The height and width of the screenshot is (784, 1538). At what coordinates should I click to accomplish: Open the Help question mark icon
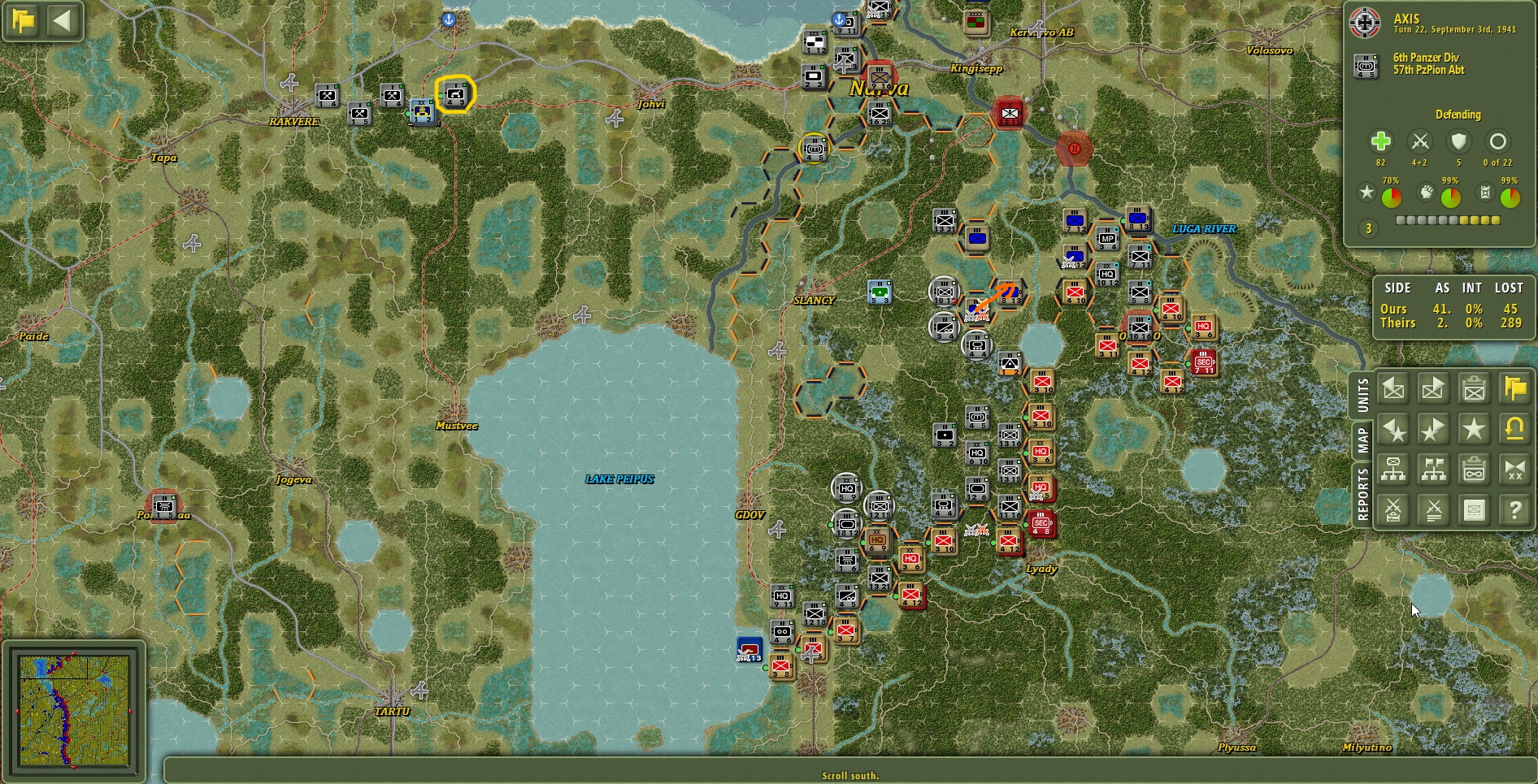[x=1514, y=510]
